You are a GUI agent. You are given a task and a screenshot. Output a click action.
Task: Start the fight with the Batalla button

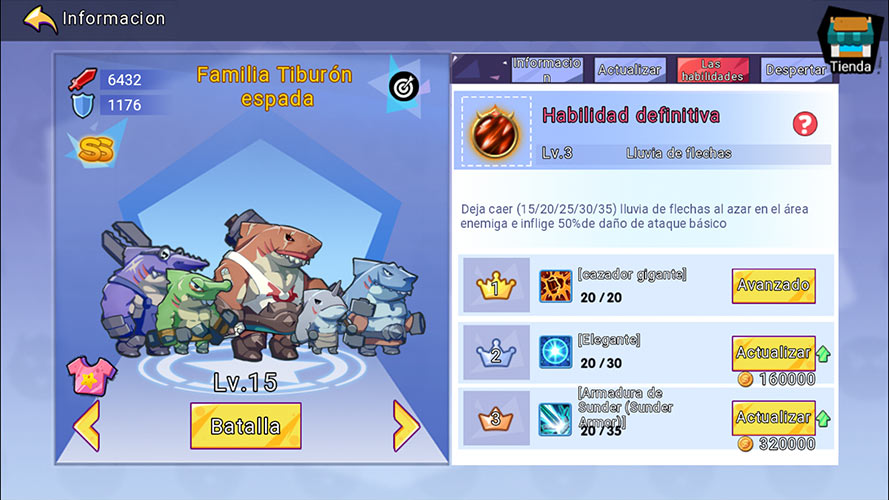coord(245,426)
